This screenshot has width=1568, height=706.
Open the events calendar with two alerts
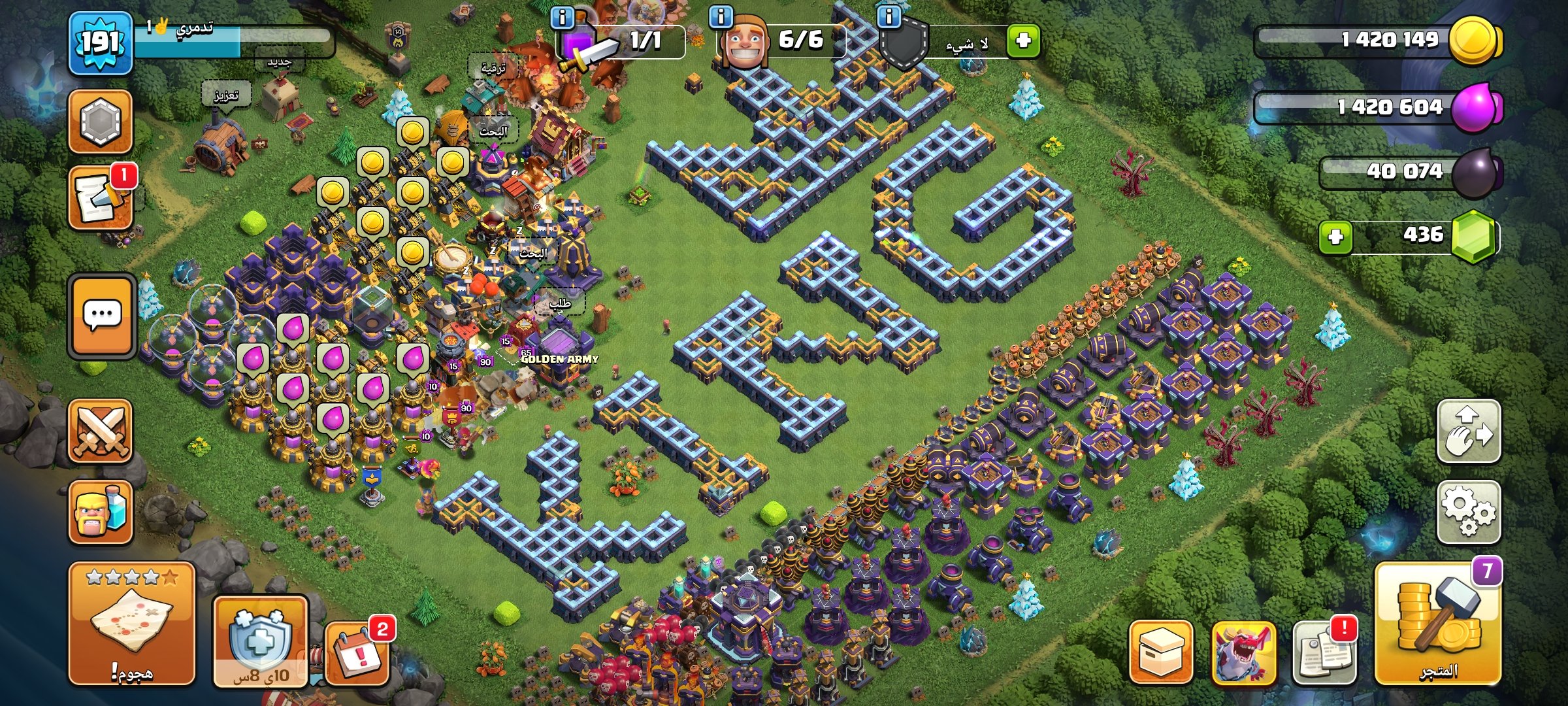pyautogui.click(x=357, y=652)
